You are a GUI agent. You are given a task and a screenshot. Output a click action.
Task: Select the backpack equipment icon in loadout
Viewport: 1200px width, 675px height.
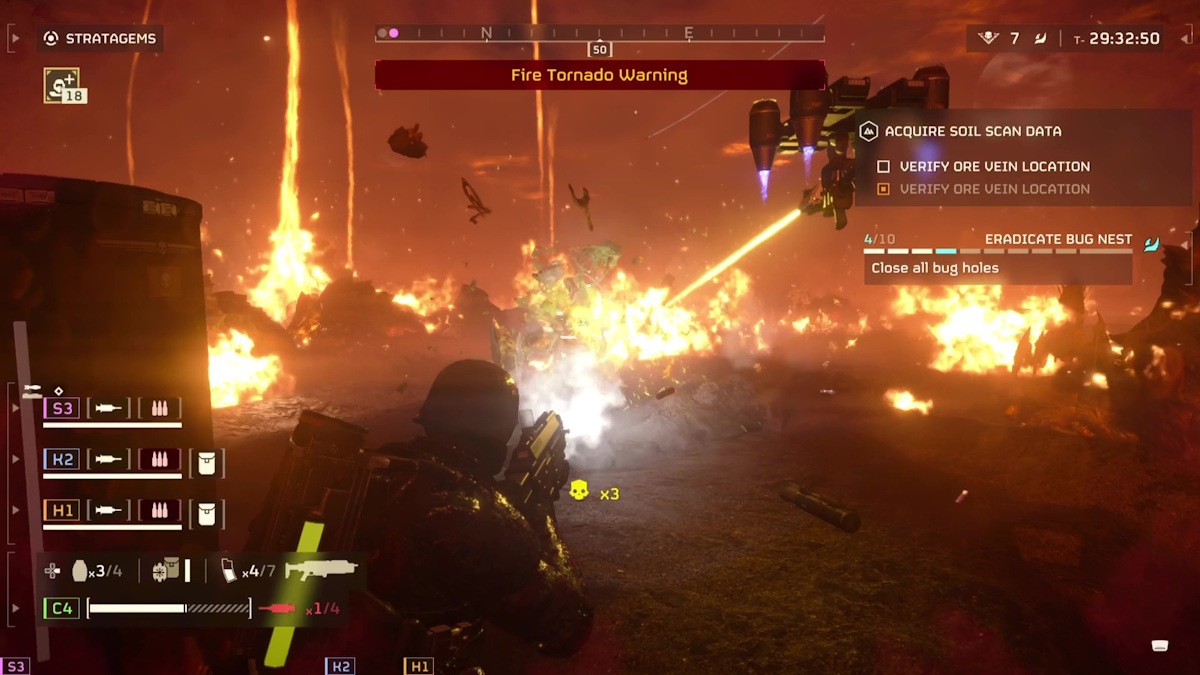165,570
